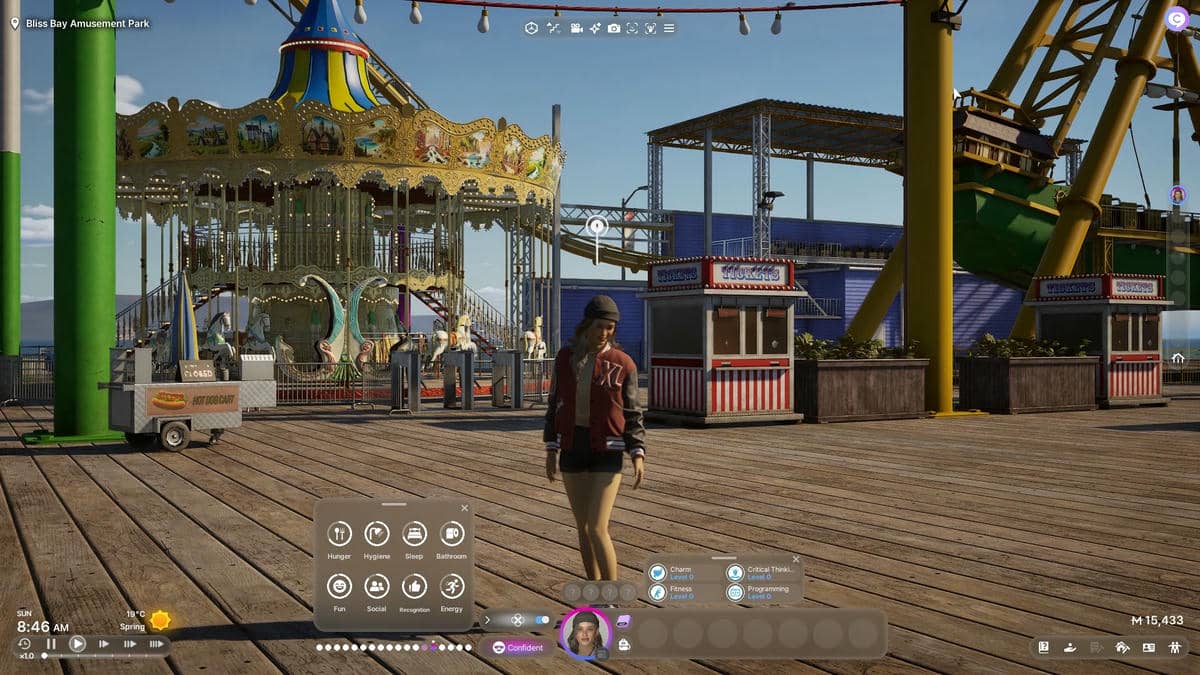Close the needs panel

464,508
